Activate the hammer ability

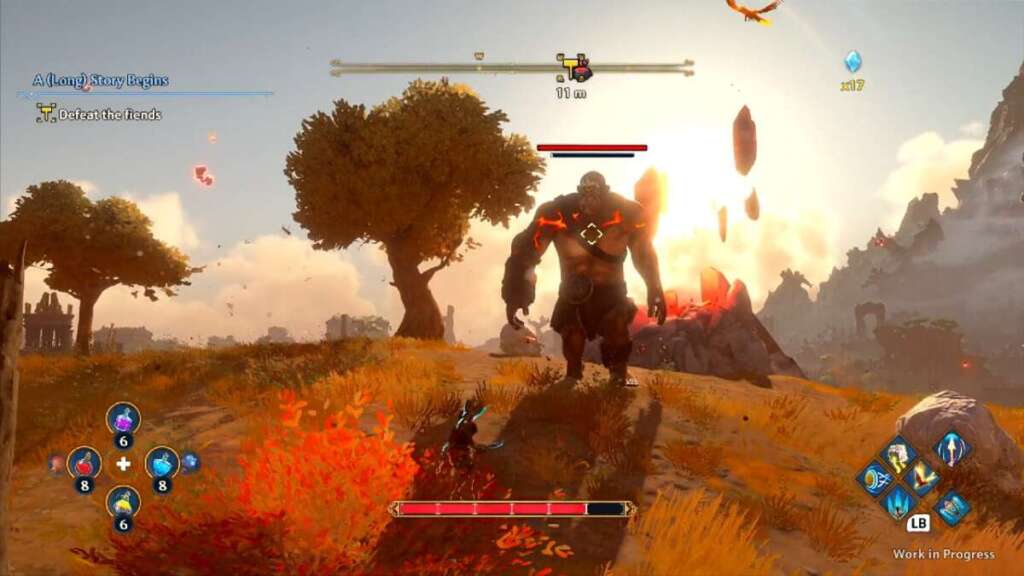click(x=898, y=455)
